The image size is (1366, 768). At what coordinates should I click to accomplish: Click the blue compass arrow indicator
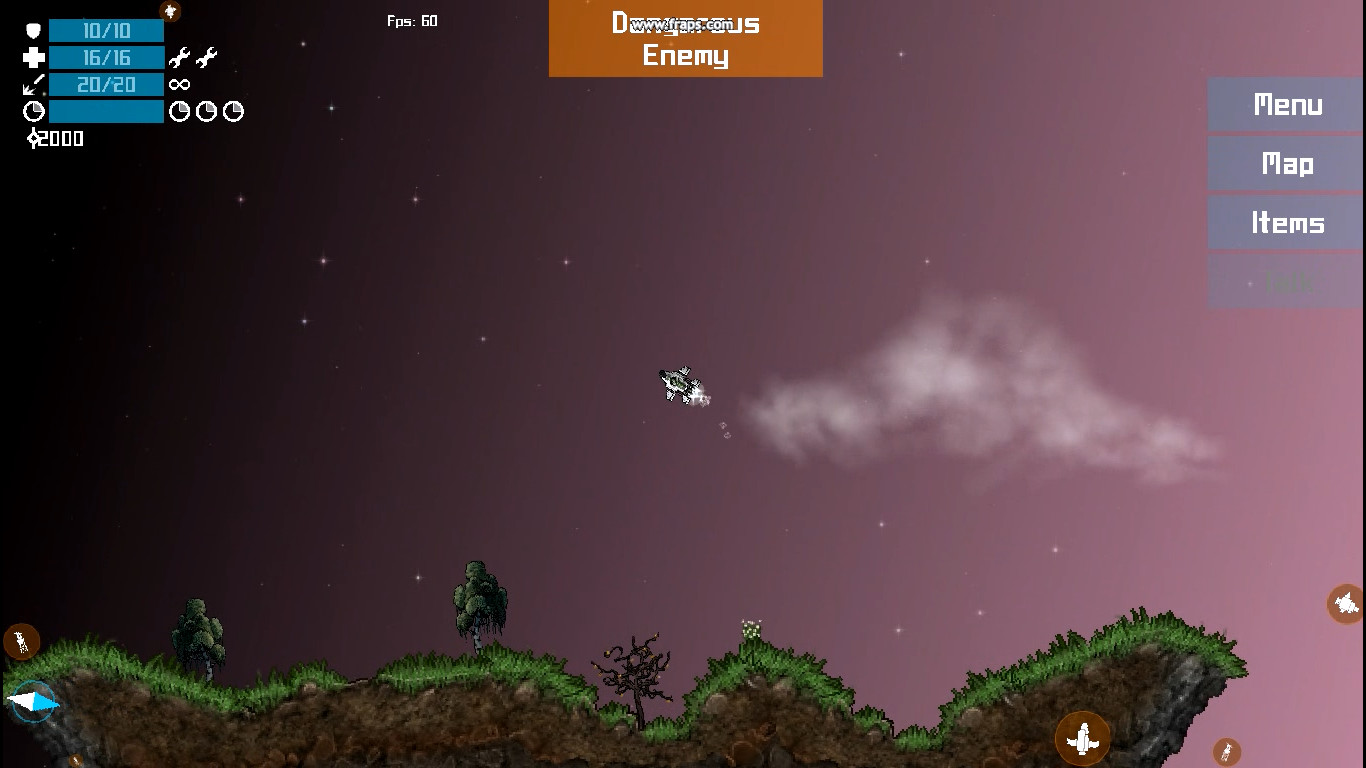pos(33,702)
